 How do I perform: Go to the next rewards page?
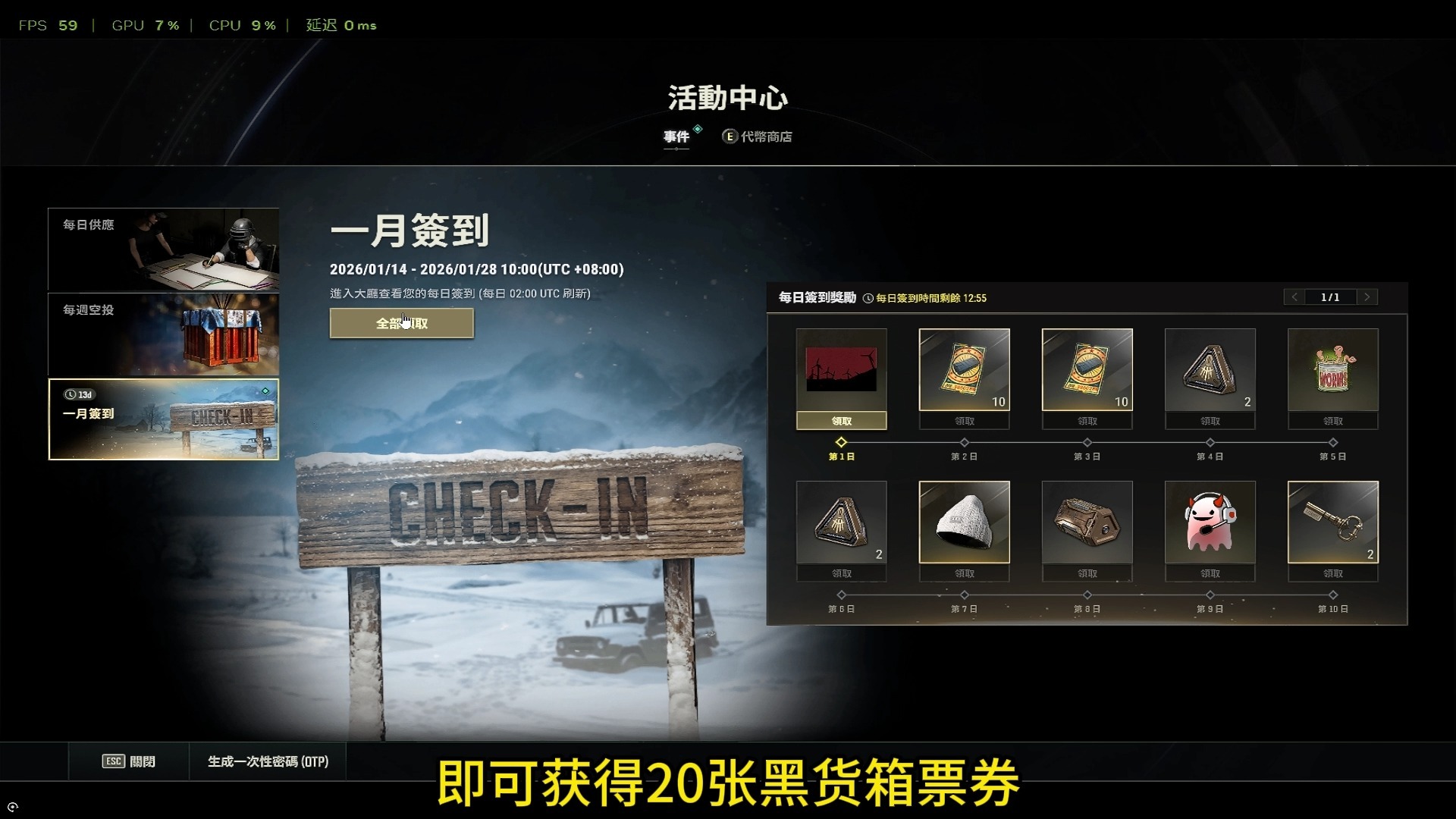coord(1367,297)
